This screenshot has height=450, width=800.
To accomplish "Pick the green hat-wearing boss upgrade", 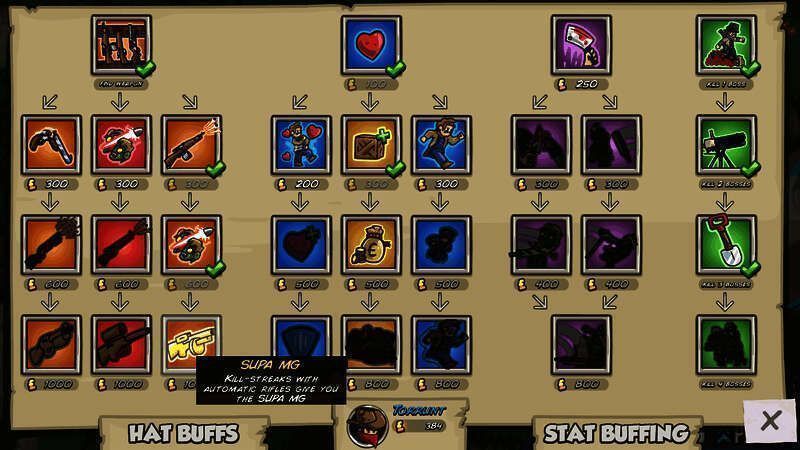I will point(726,43).
